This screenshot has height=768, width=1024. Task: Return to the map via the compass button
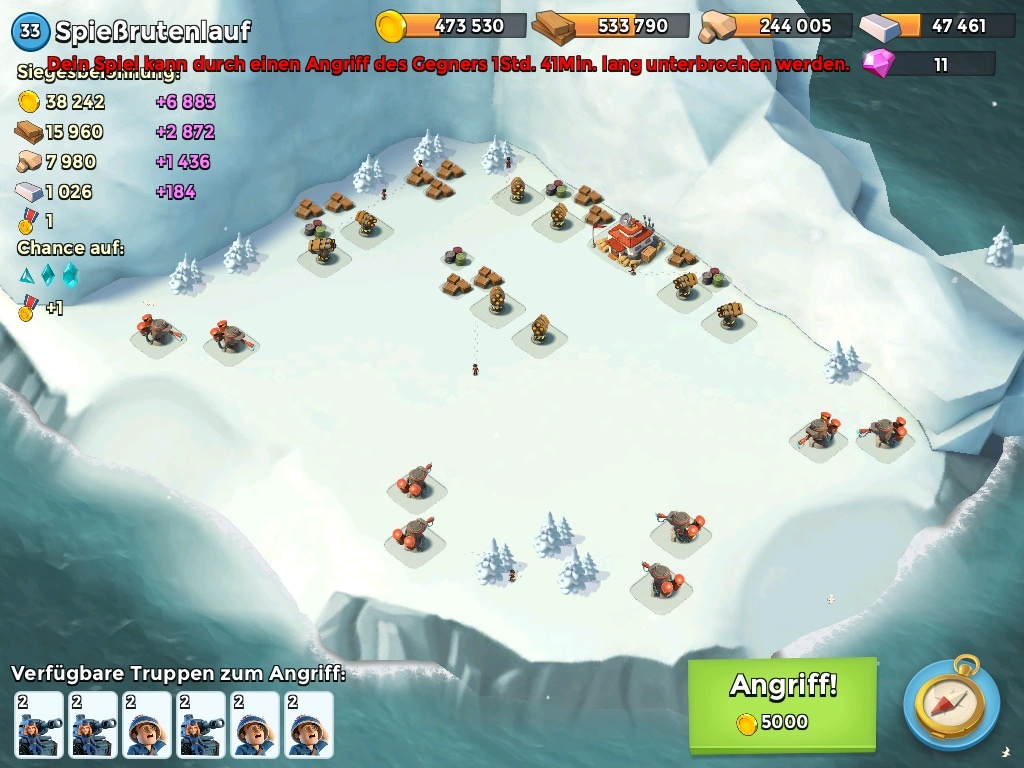(x=950, y=704)
